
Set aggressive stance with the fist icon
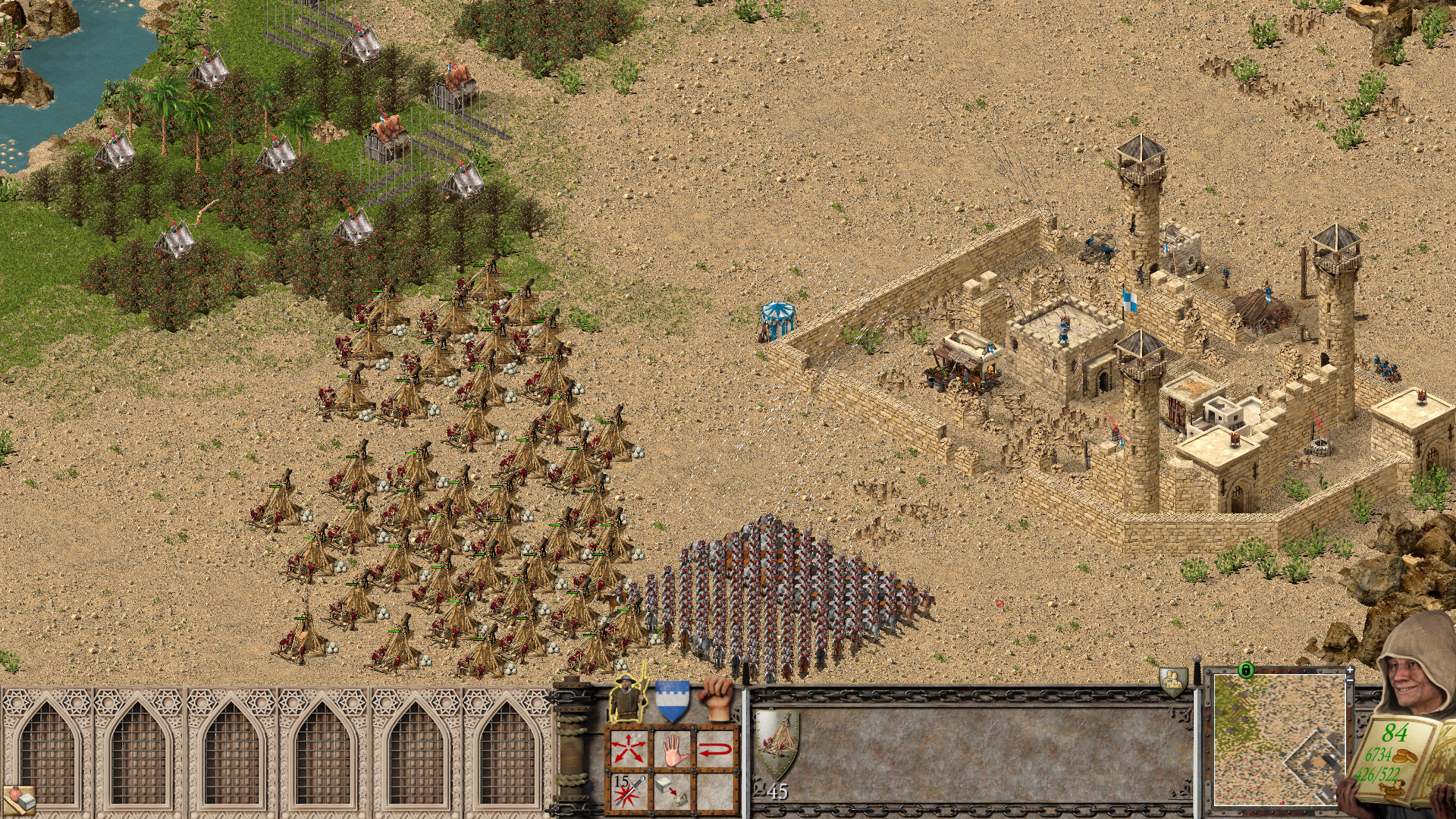(x=717, y=698)
